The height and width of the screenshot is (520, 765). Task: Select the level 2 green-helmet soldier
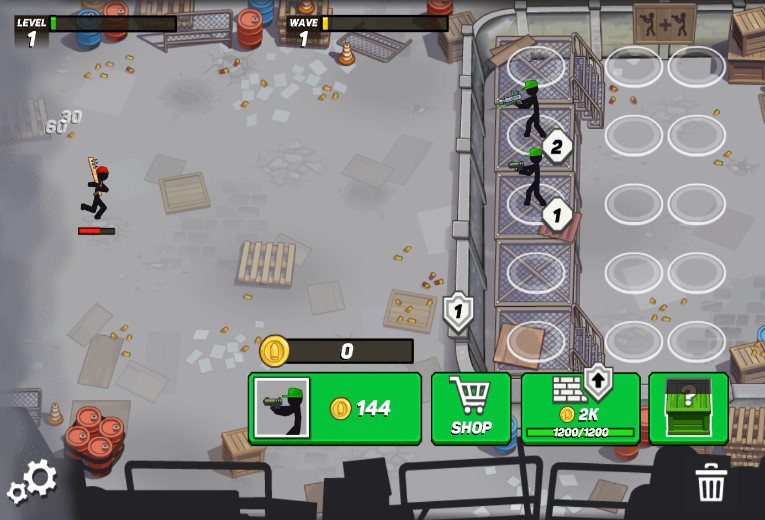click(531, 108)
